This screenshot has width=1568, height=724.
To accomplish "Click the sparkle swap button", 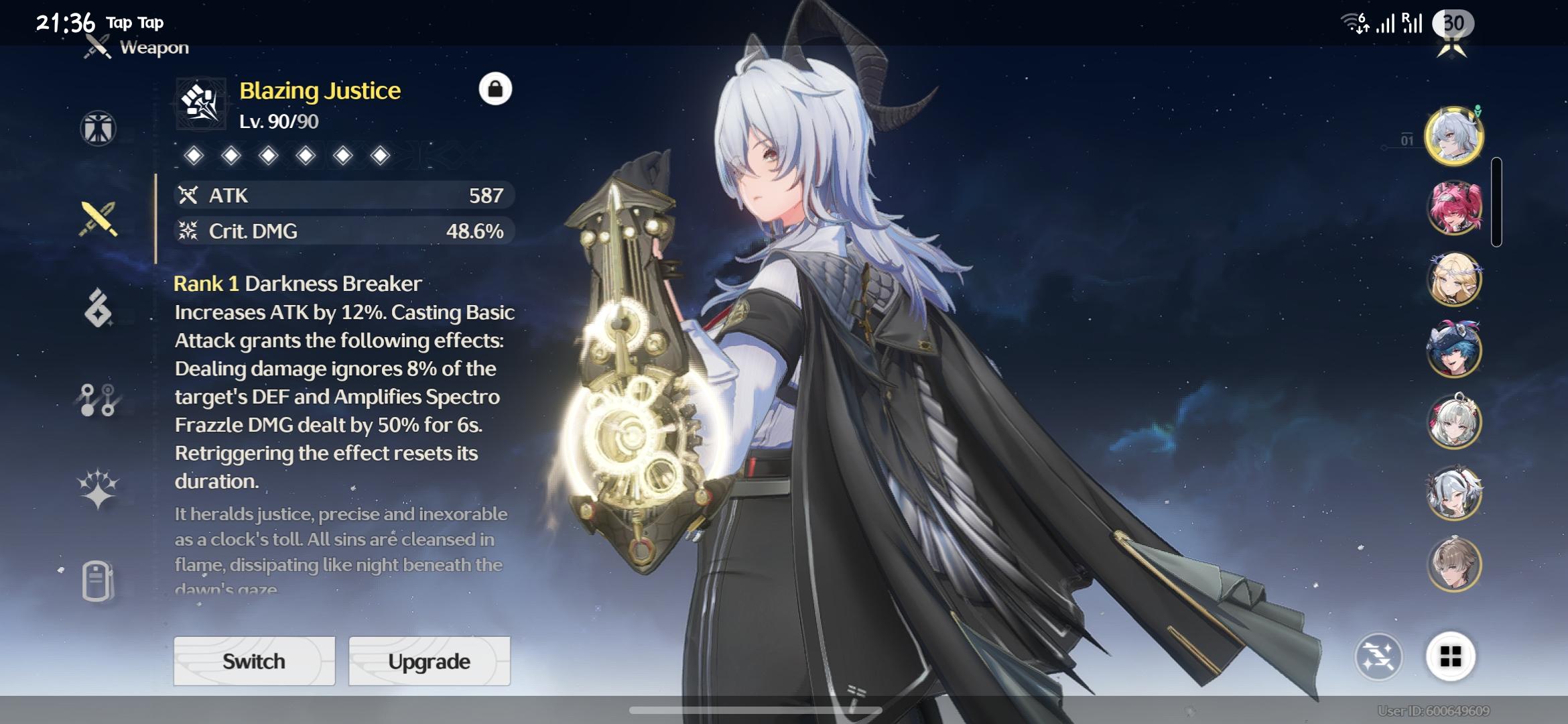I will pos(1378,656).
